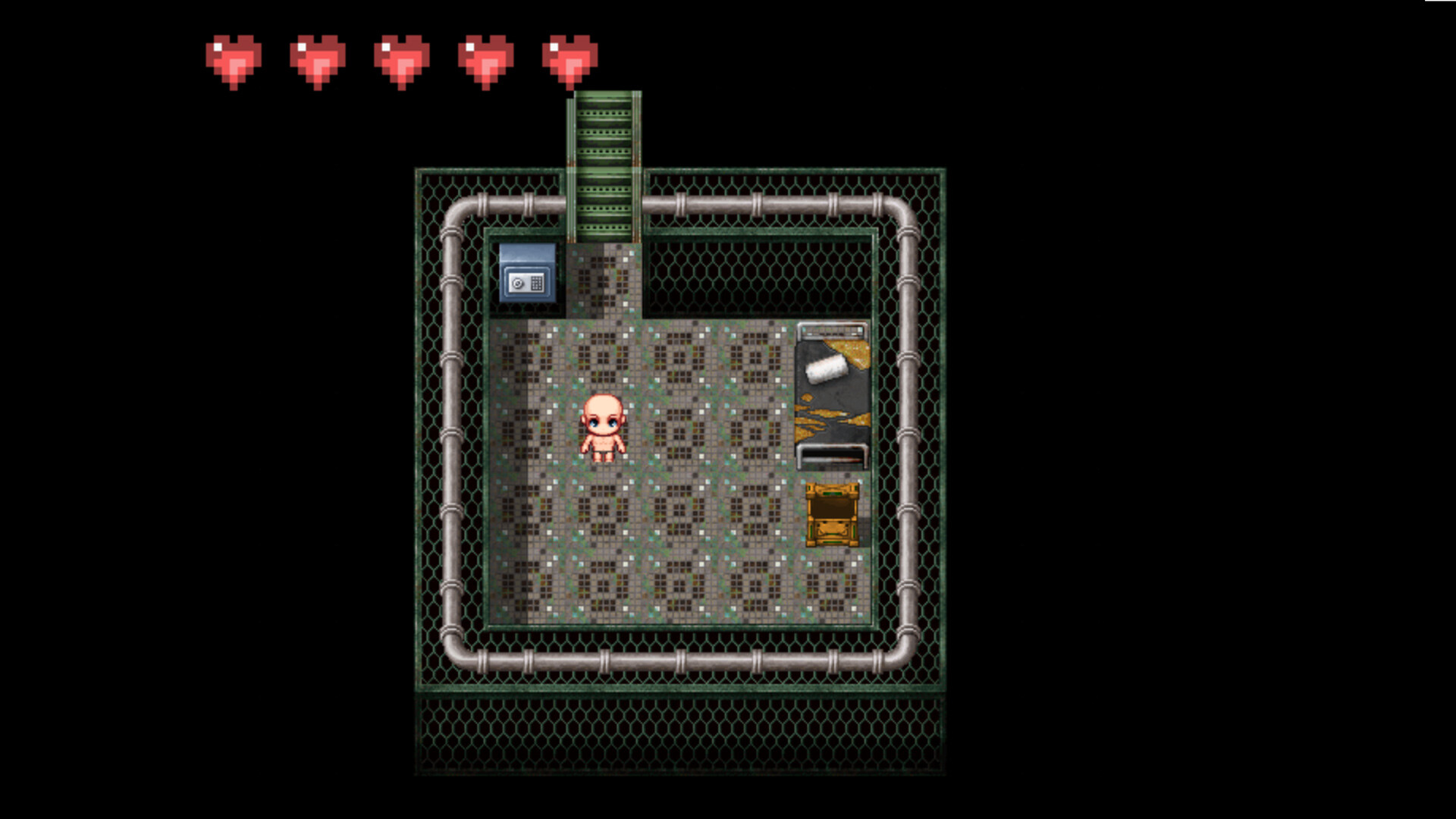Select the keypad panel on the safe door
Viewport: 1456px width, 819px height.
(536, 283)
